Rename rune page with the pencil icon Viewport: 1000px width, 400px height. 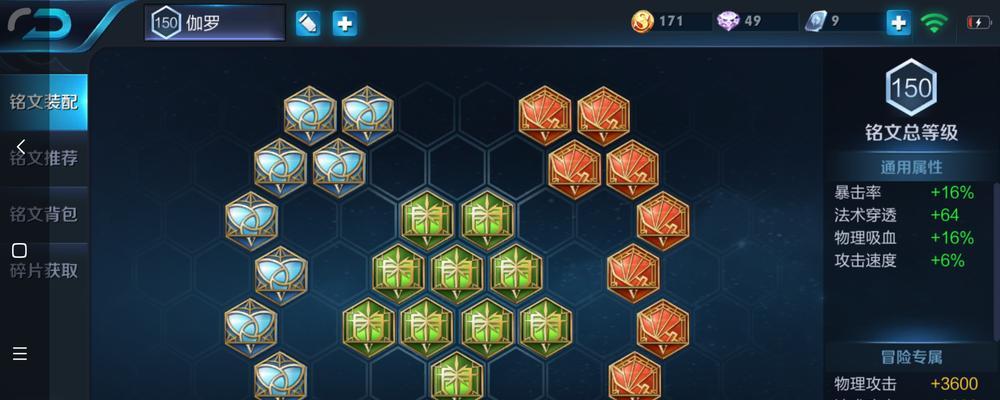coord(308,23)
